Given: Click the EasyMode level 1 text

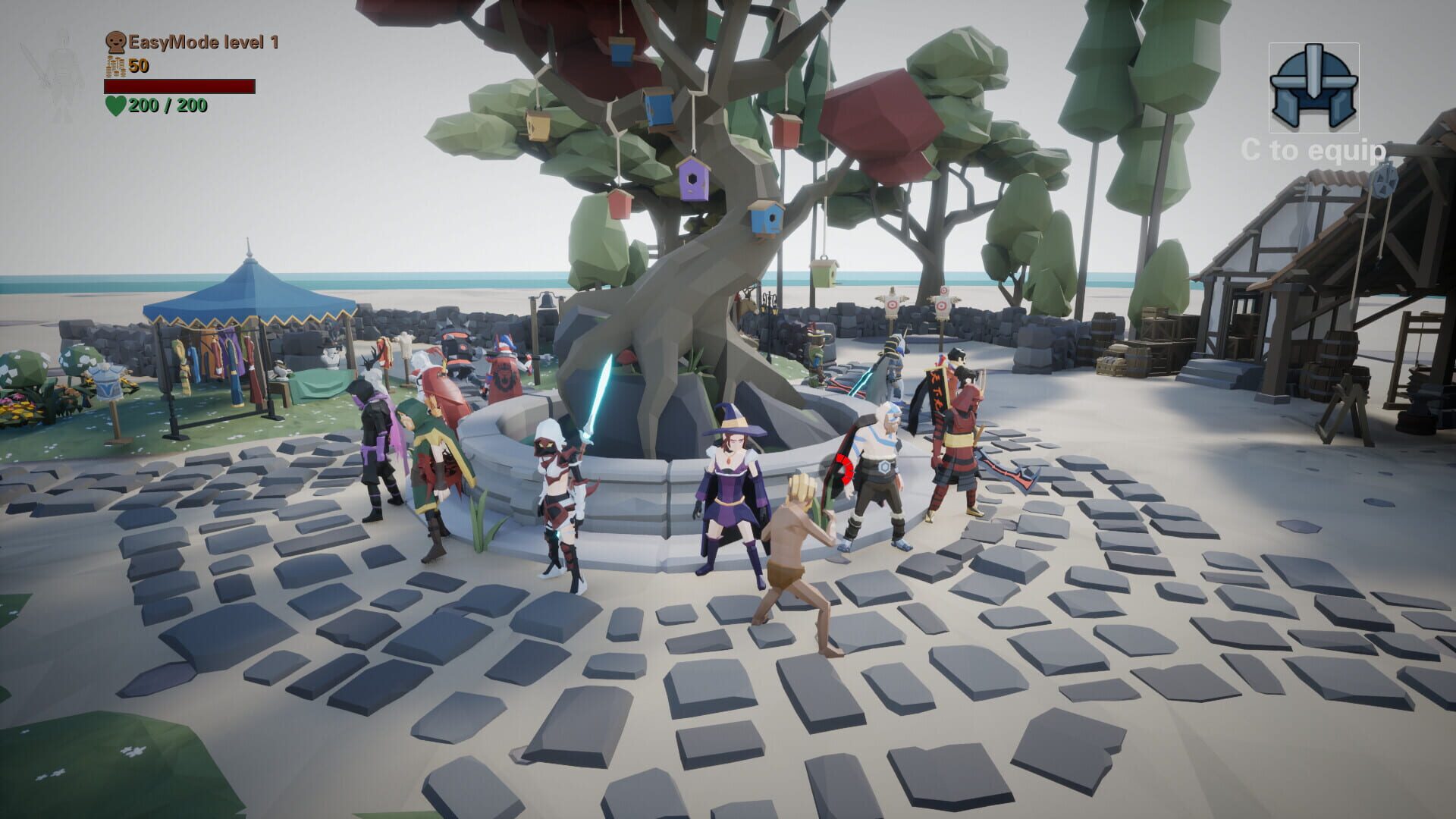Looking at the screenshot, I should 203,42.
